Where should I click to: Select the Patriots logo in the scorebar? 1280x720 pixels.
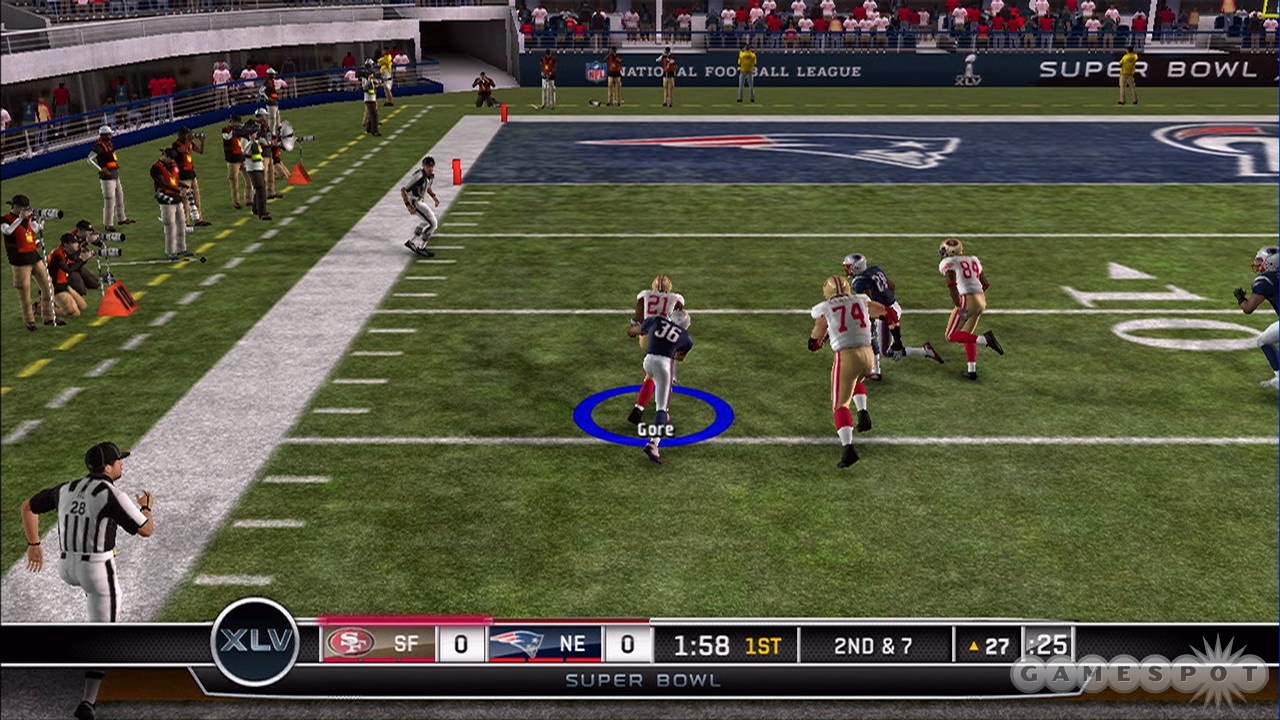pyautogui.click(x=516, y=643)
